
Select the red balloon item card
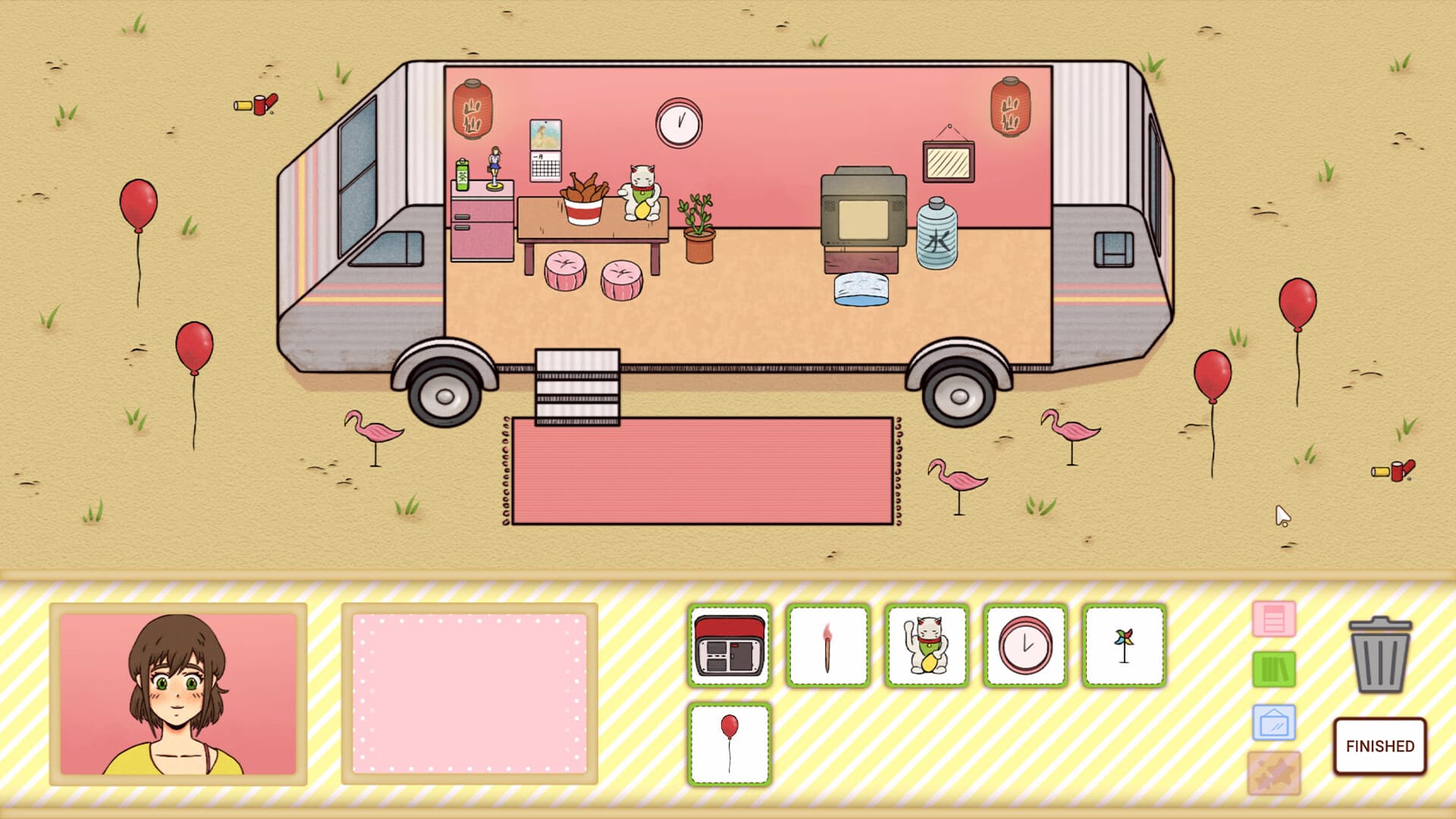tap(729, 743)
